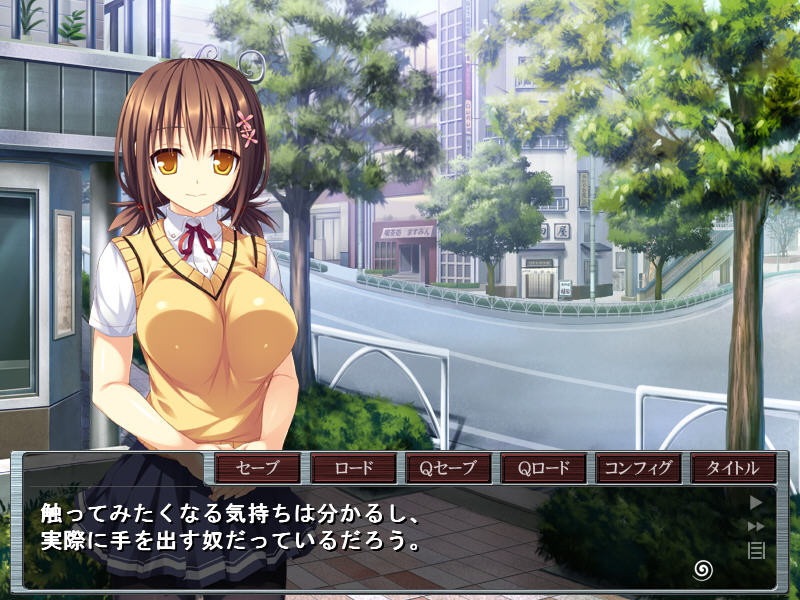Click the ロード (Load) button
Viewport: 800px width, 600px height.
point(353,468)
